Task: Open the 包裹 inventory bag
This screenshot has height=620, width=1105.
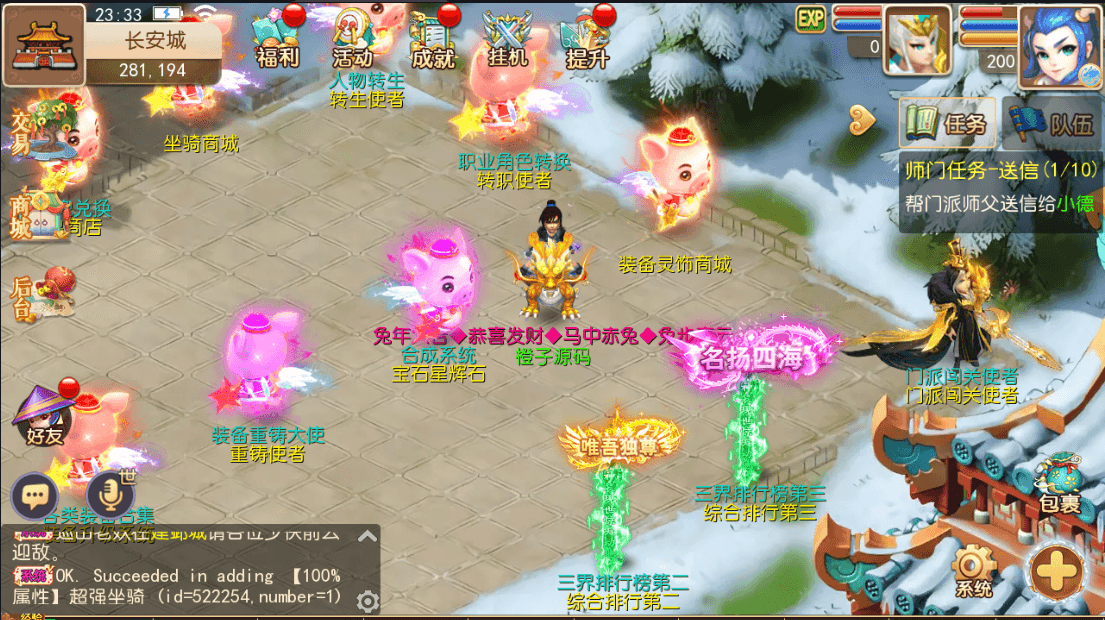Action: (x=1059, y=485)
